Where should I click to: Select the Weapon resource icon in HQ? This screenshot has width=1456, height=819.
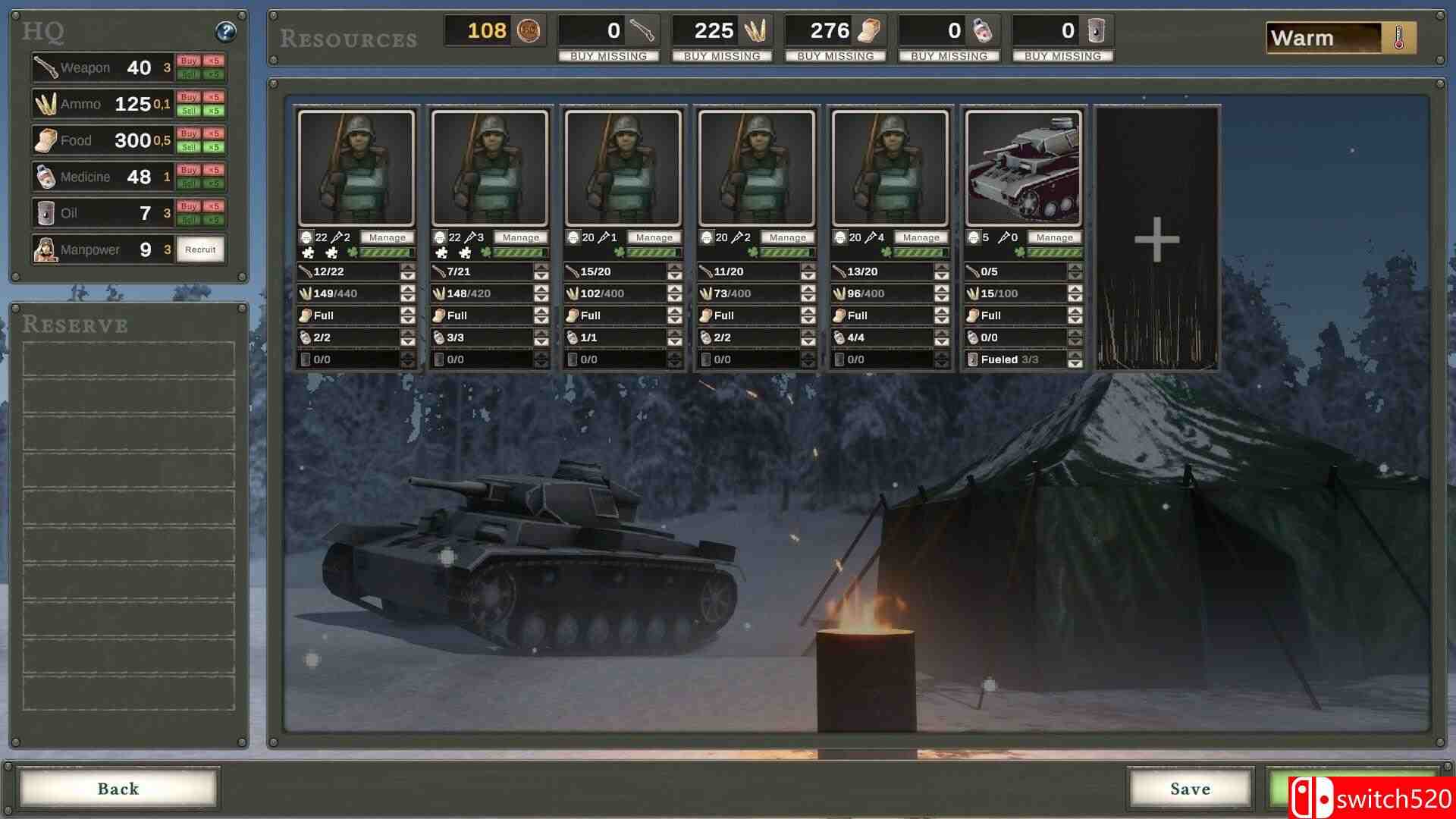click(x=45, y=67)
